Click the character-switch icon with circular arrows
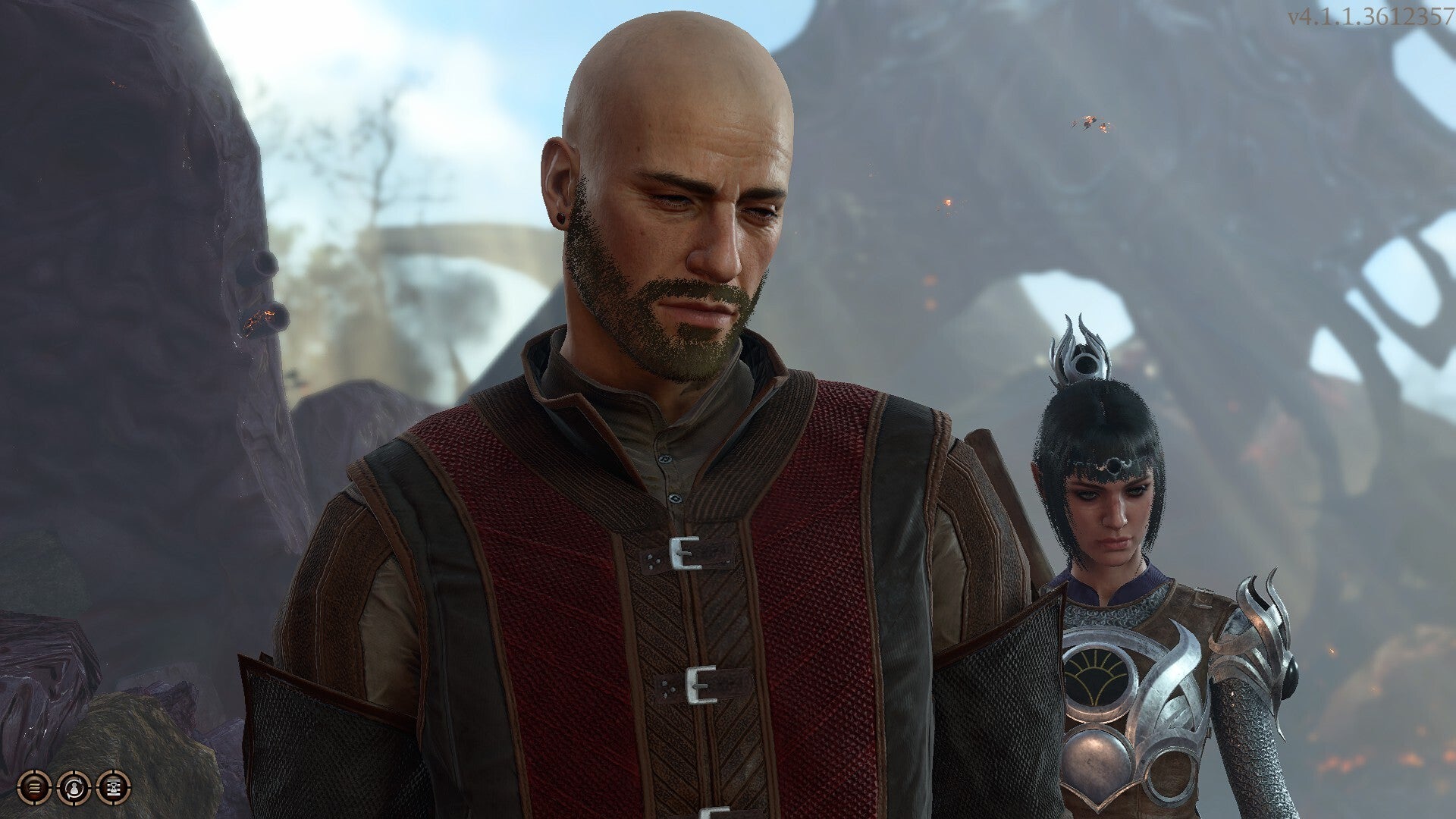The height and width of the screenshot is (819, 1456). click(74, 788)
